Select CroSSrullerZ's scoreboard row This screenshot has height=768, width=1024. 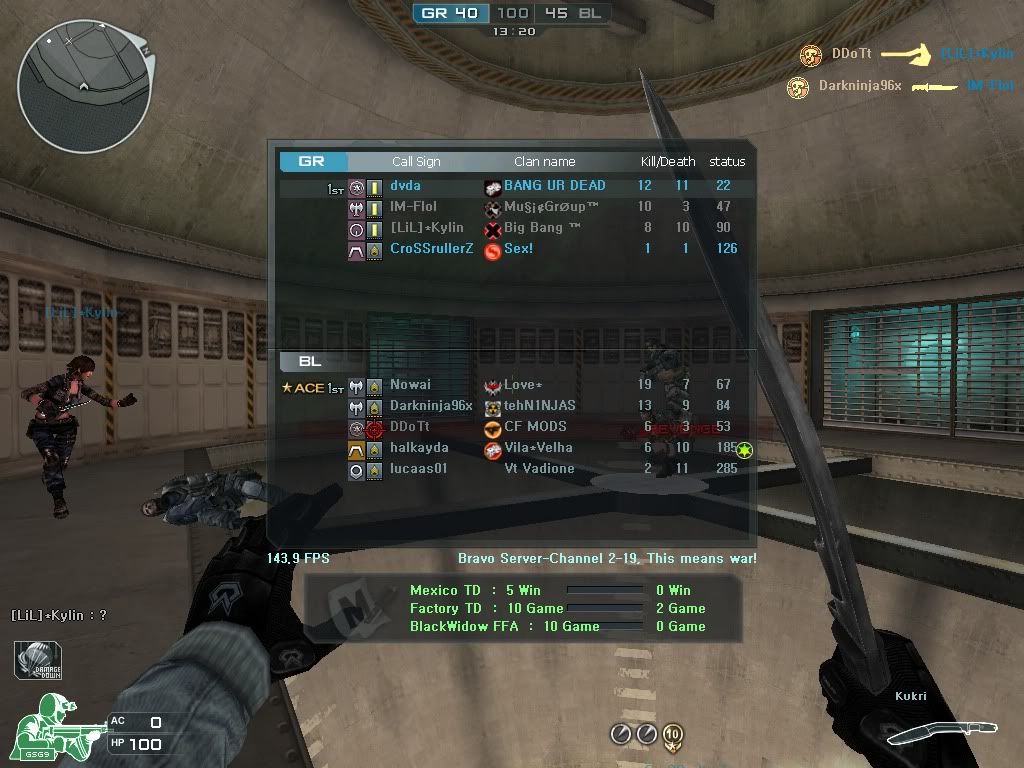tap(510, 249)
